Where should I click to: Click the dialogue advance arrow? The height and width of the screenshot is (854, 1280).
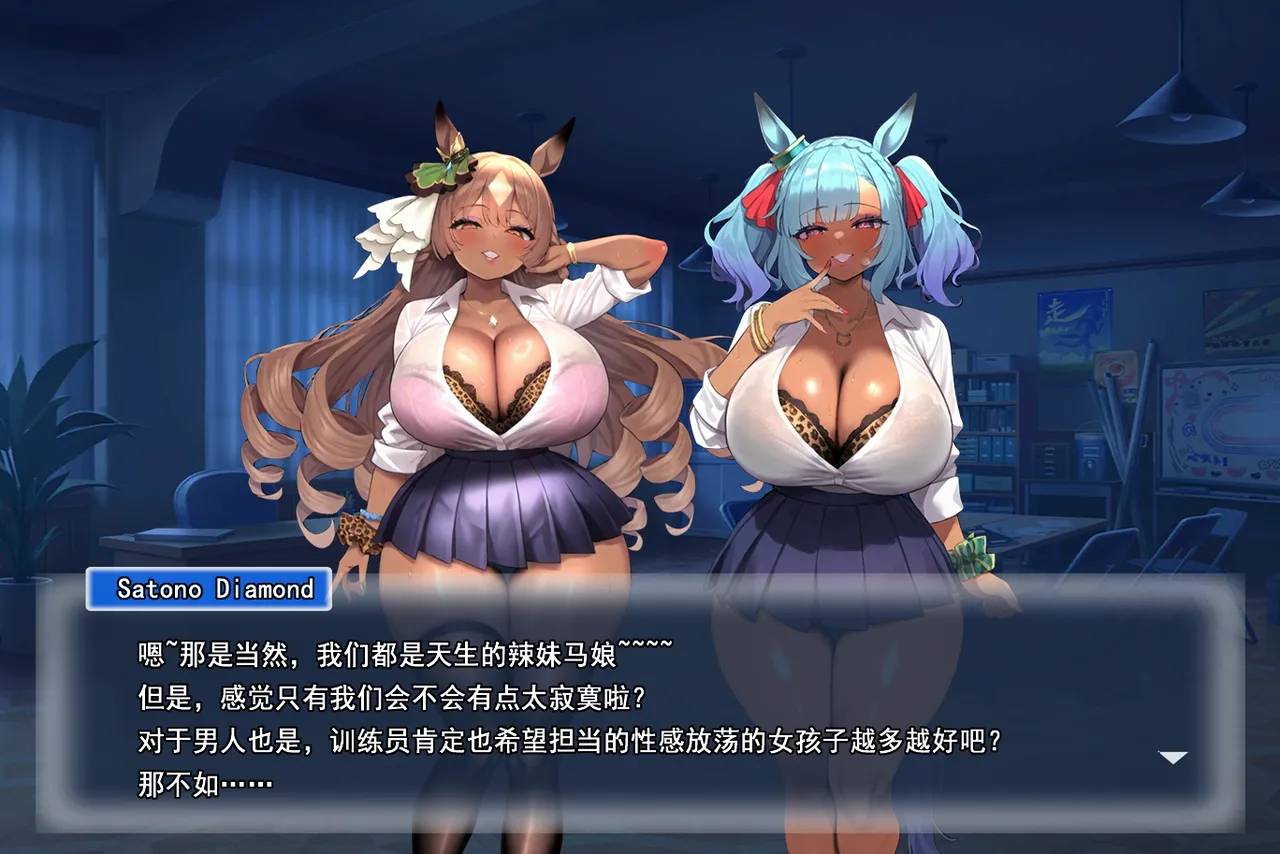1172,757
